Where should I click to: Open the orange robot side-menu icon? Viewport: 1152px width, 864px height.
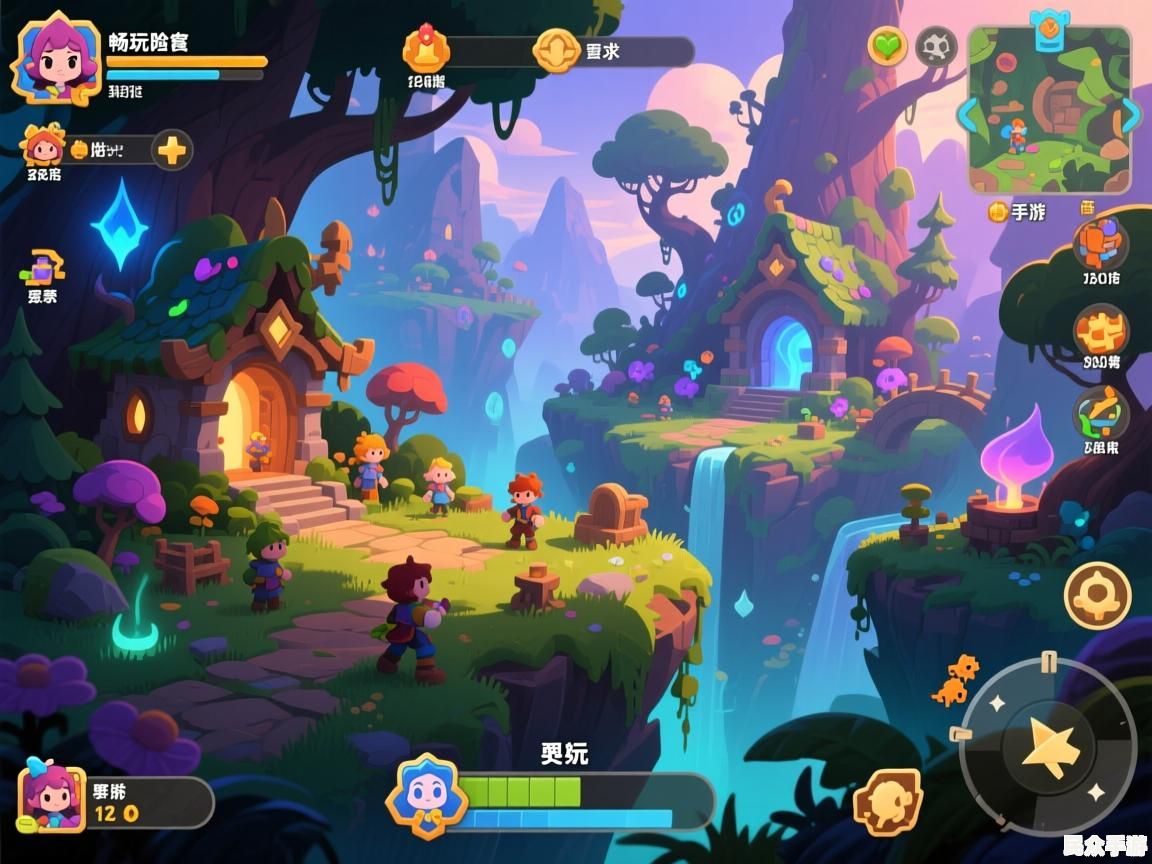point(1101,243)
